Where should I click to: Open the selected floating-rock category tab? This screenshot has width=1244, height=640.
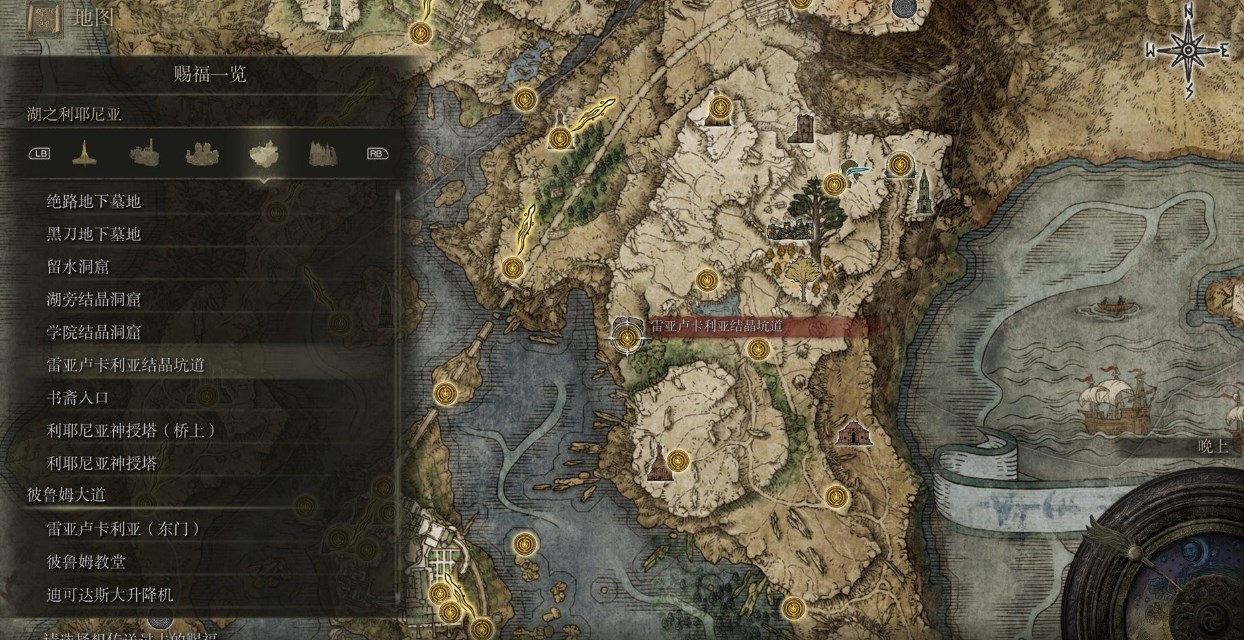click(262, 153)
